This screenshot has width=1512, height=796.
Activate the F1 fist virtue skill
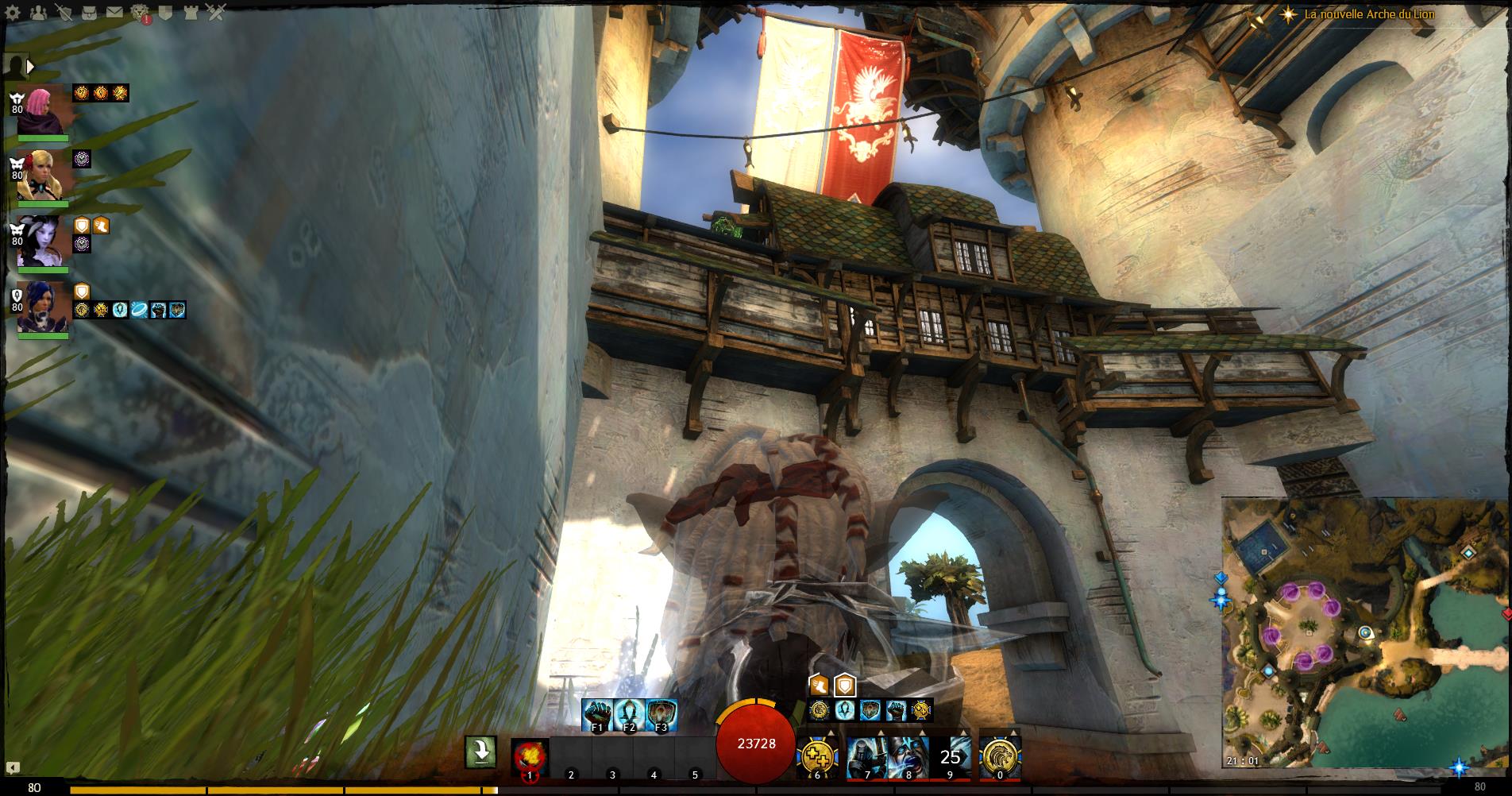[x=597, y=714]
